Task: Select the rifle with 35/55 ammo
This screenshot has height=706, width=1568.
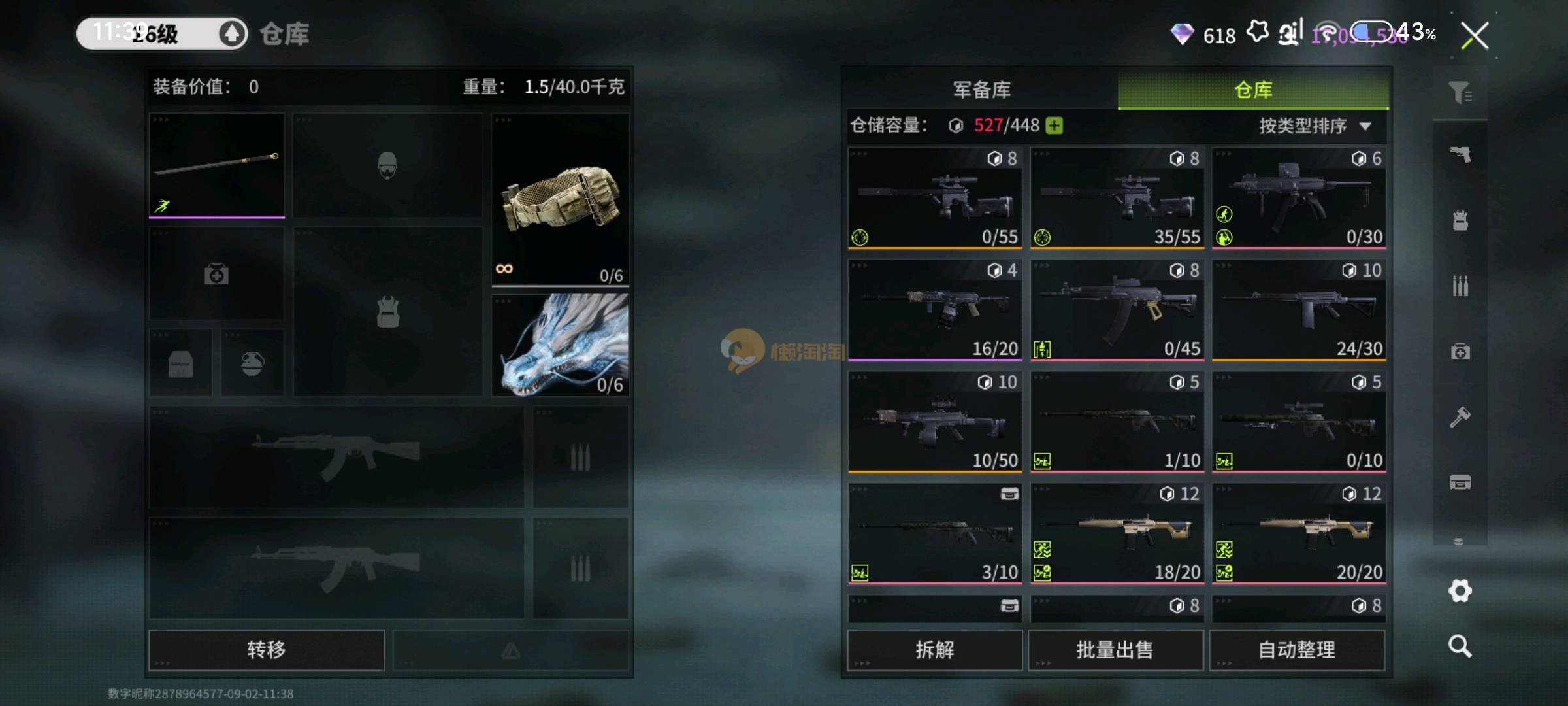Action: [1117, 198]
